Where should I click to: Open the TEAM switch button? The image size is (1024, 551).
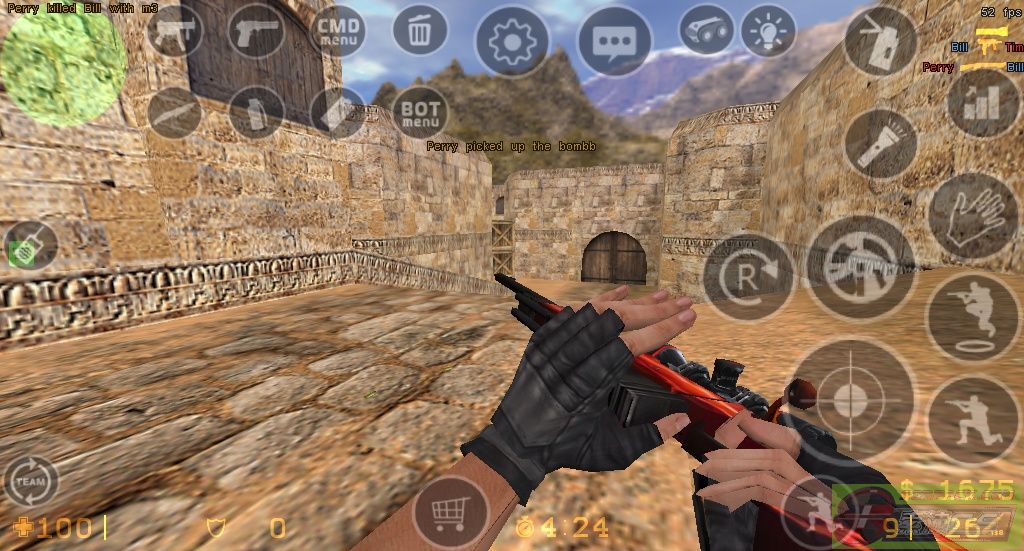coord(30,482)
